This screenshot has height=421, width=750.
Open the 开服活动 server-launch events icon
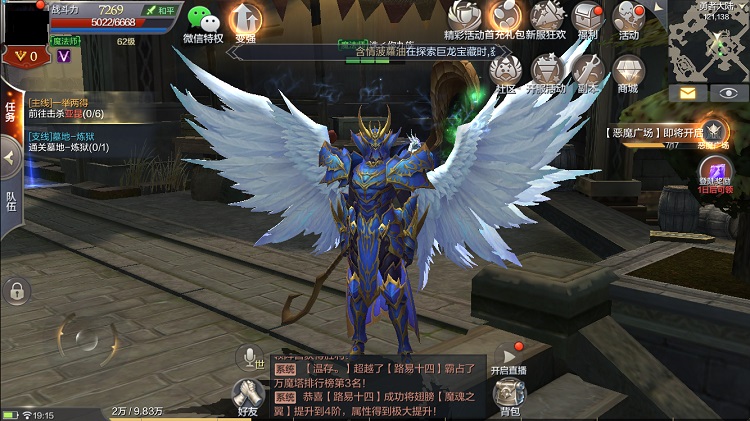click(x=546, y=69)
